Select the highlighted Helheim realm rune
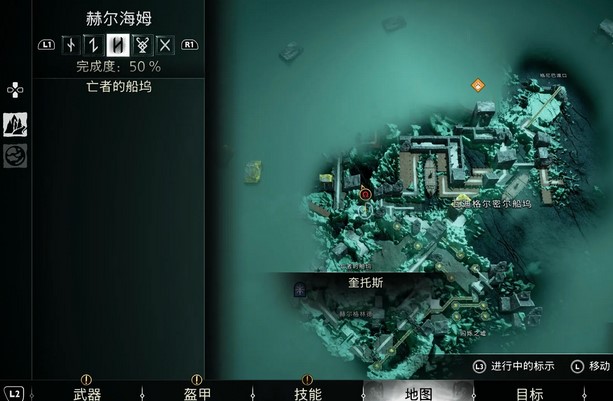The width and height of the screenshot is (613, 401). pos(117,44)
